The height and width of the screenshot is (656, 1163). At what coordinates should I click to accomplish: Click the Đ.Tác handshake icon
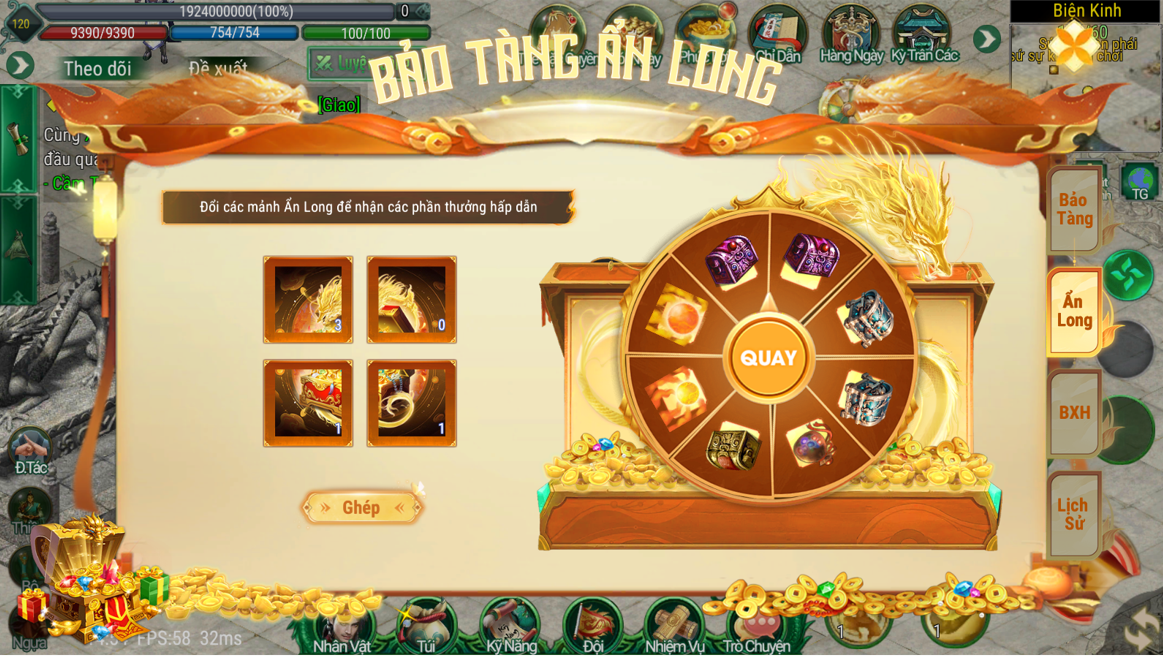(30, 450)
